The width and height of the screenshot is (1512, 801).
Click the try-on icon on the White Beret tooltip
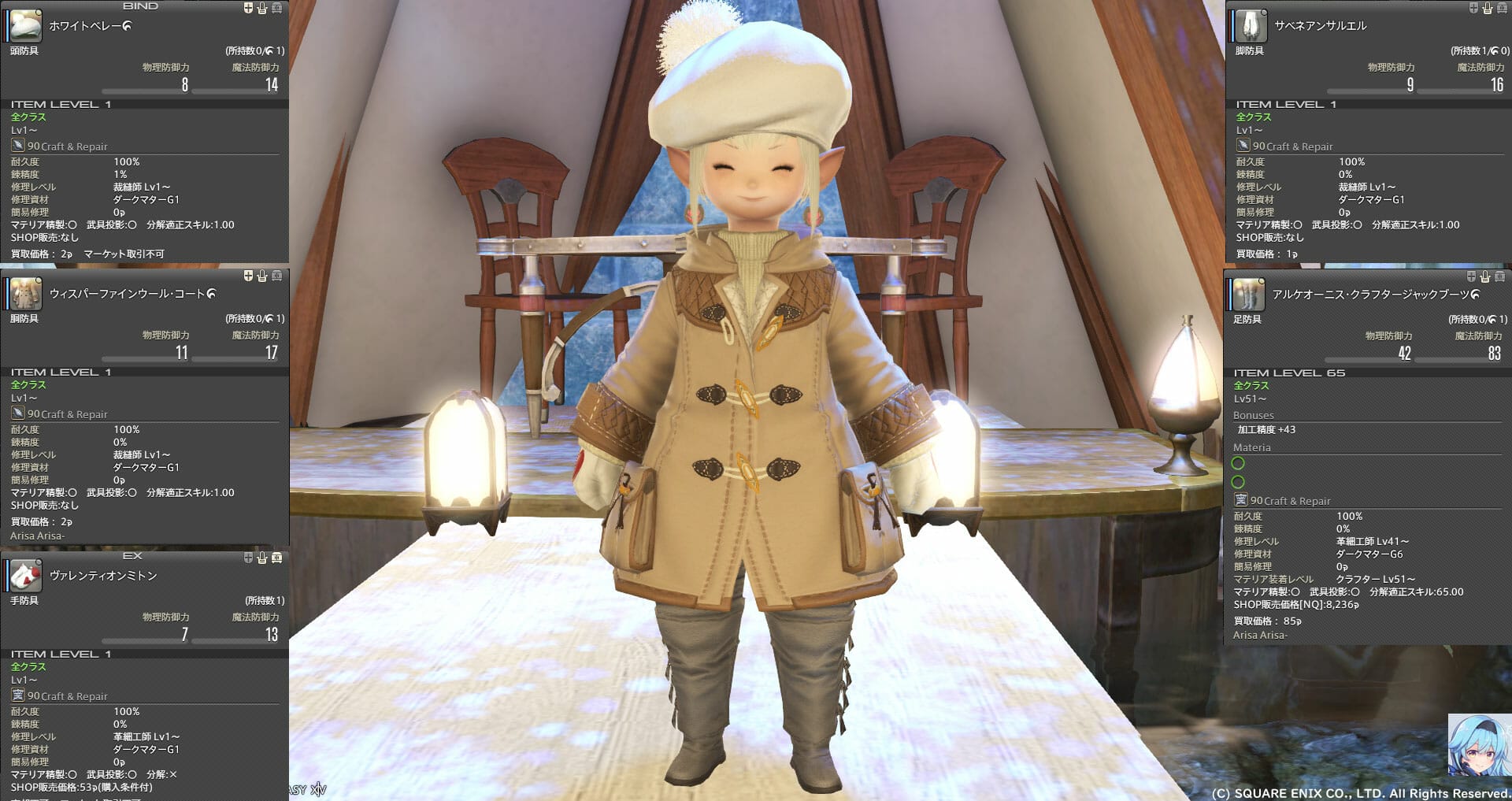pyautogui.click(x=261, y=8)
